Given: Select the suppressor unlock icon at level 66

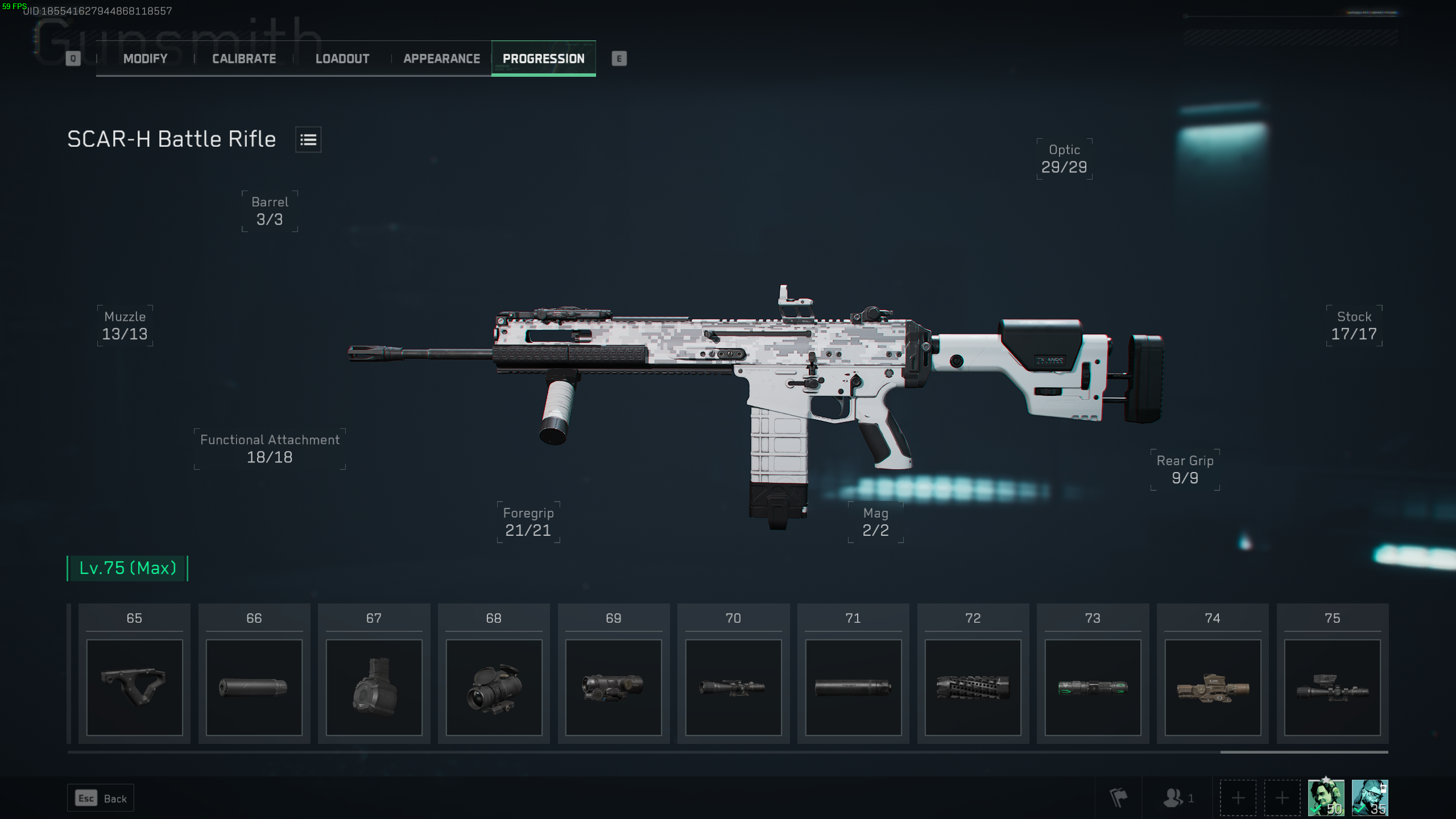Looking at the screenshot, I should (254, 686).
